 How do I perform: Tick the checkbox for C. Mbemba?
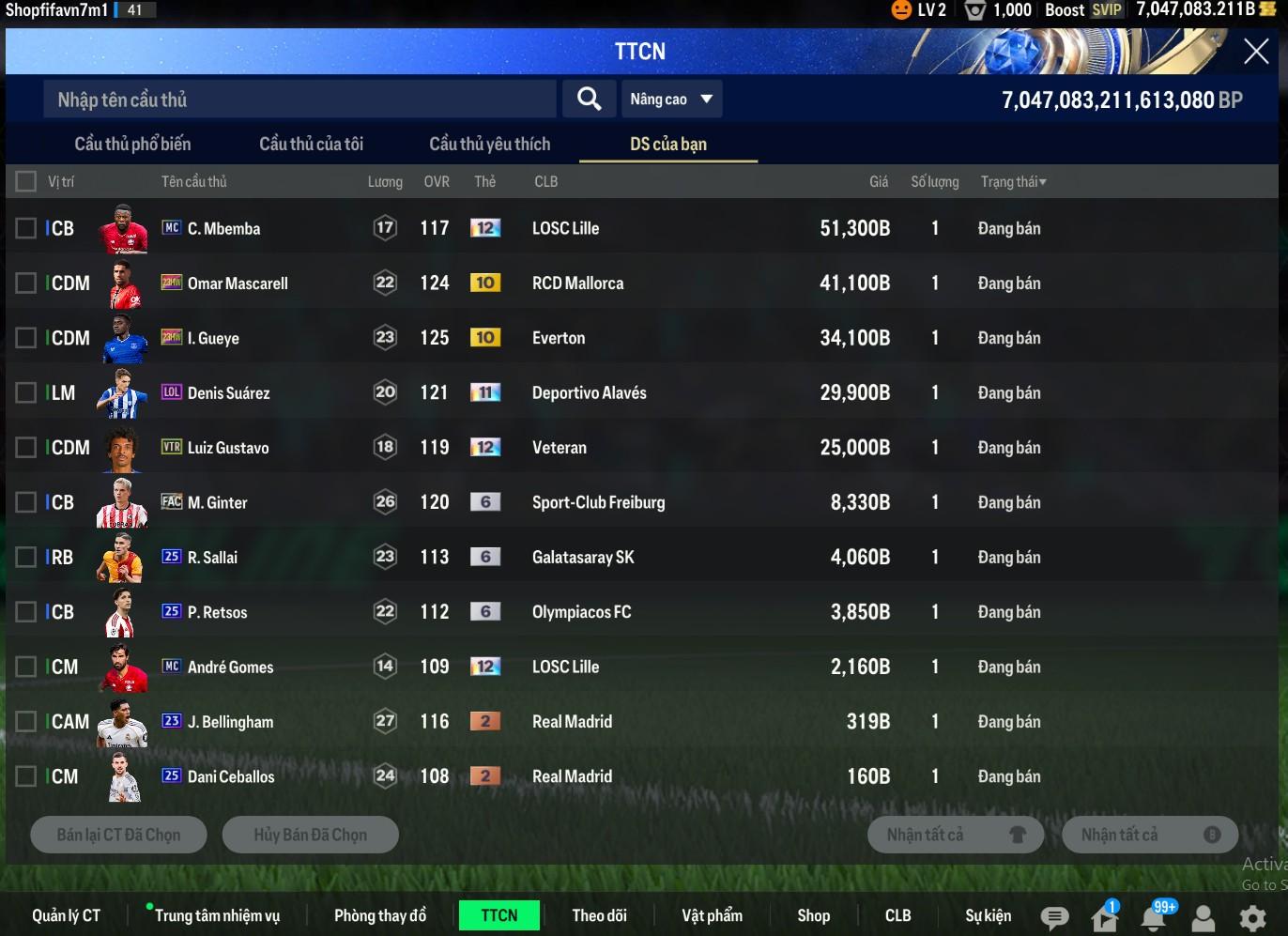click(26, 228)
